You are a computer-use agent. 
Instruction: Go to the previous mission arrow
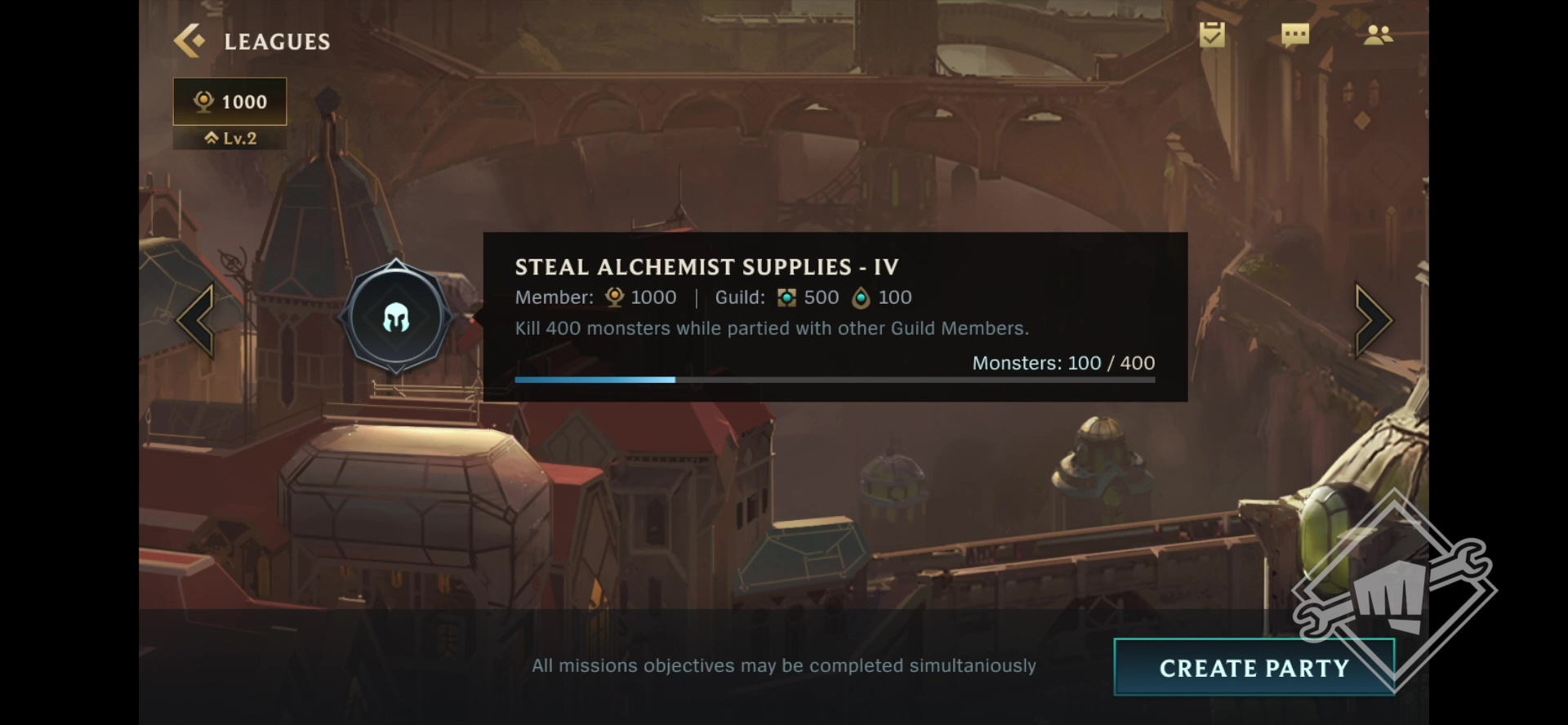197,320
